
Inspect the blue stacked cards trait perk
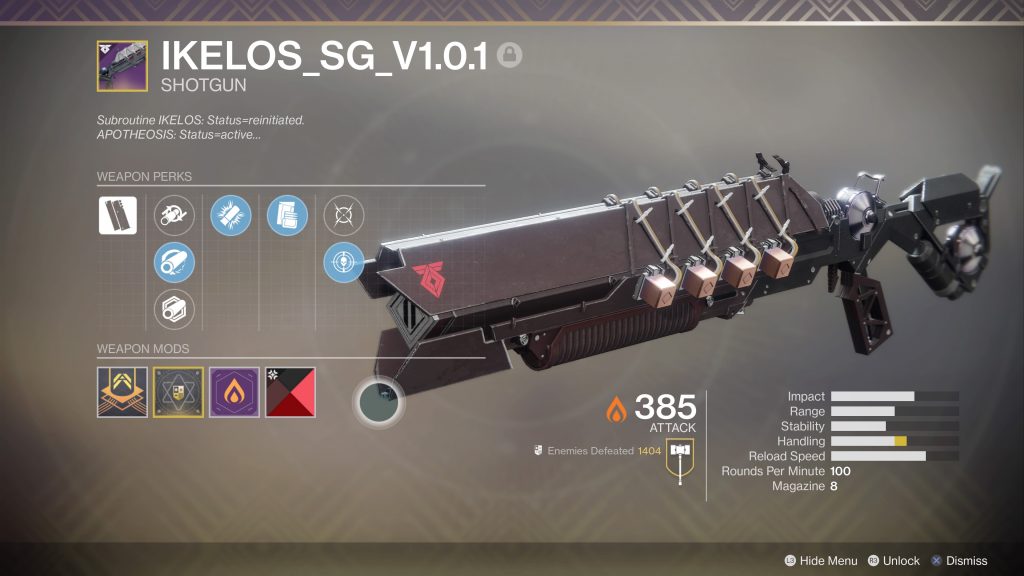pyautogui.click(x=287, y=215)
